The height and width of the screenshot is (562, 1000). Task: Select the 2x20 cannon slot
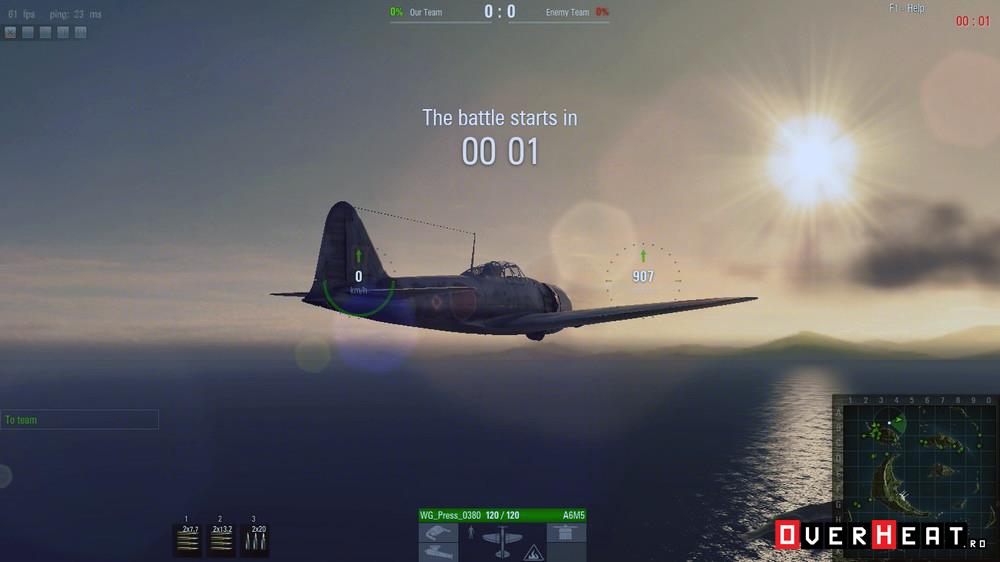click(254, 540)
